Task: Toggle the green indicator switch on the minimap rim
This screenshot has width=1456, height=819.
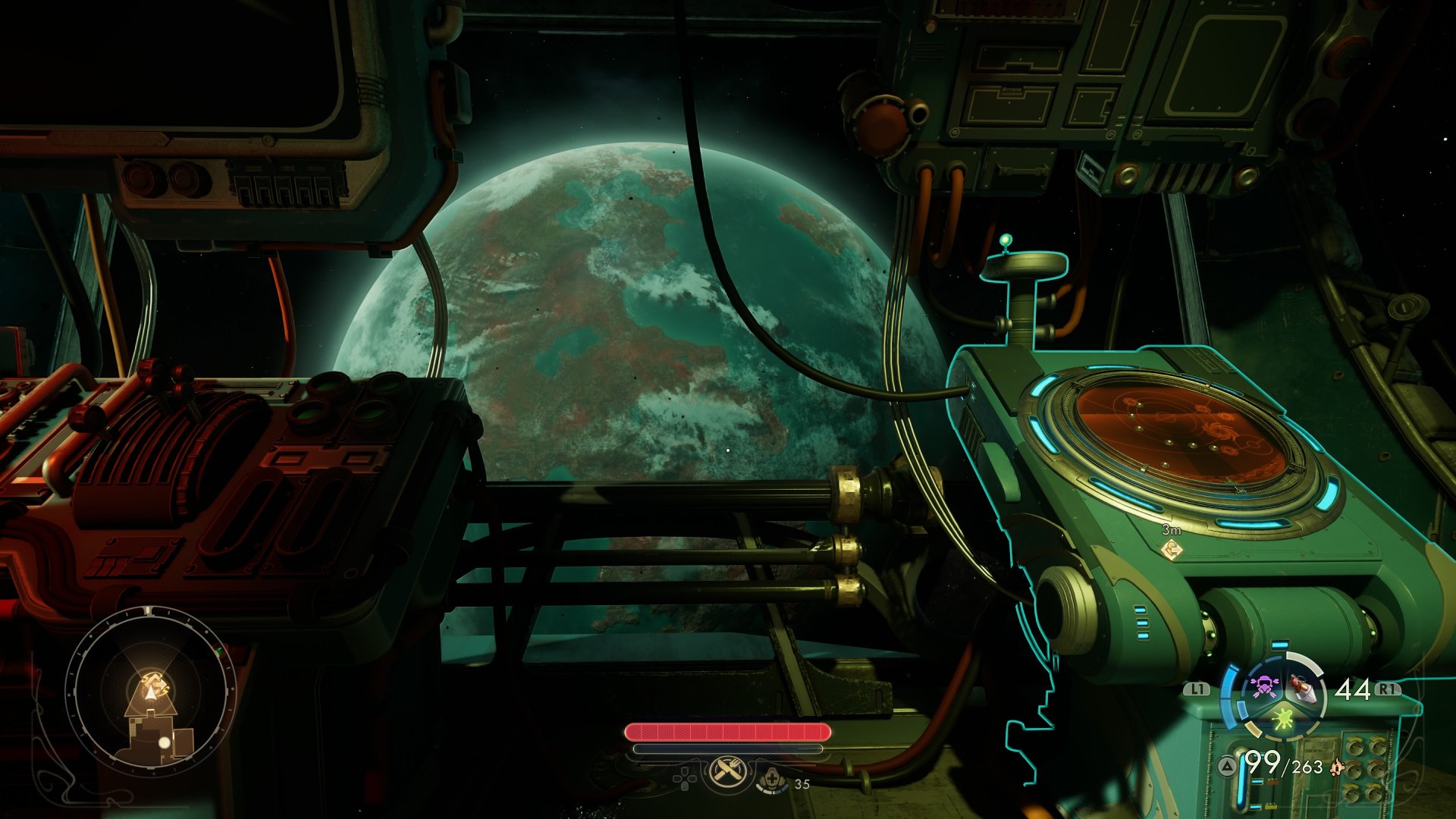Action: click(x=219, y=651)
